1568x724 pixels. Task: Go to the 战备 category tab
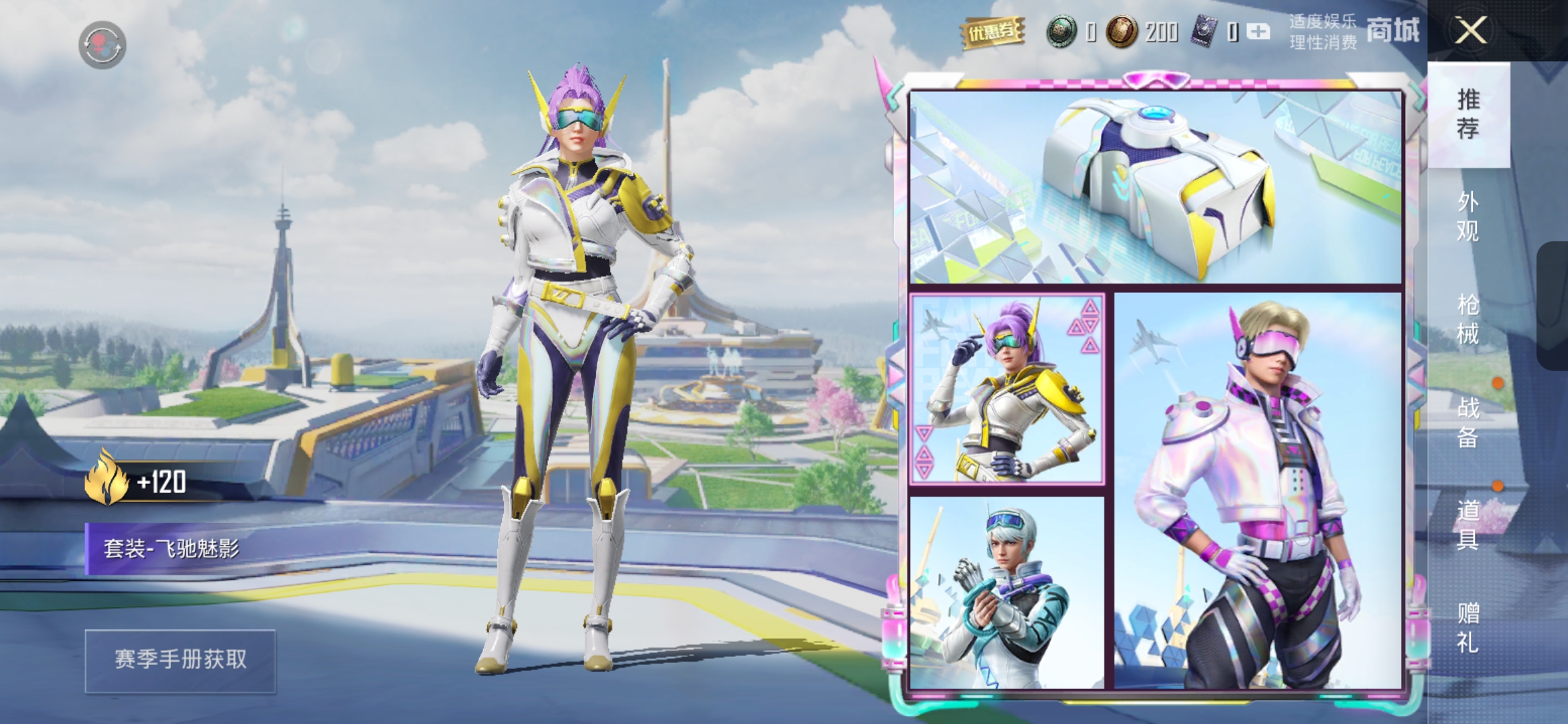point(1468,422)
